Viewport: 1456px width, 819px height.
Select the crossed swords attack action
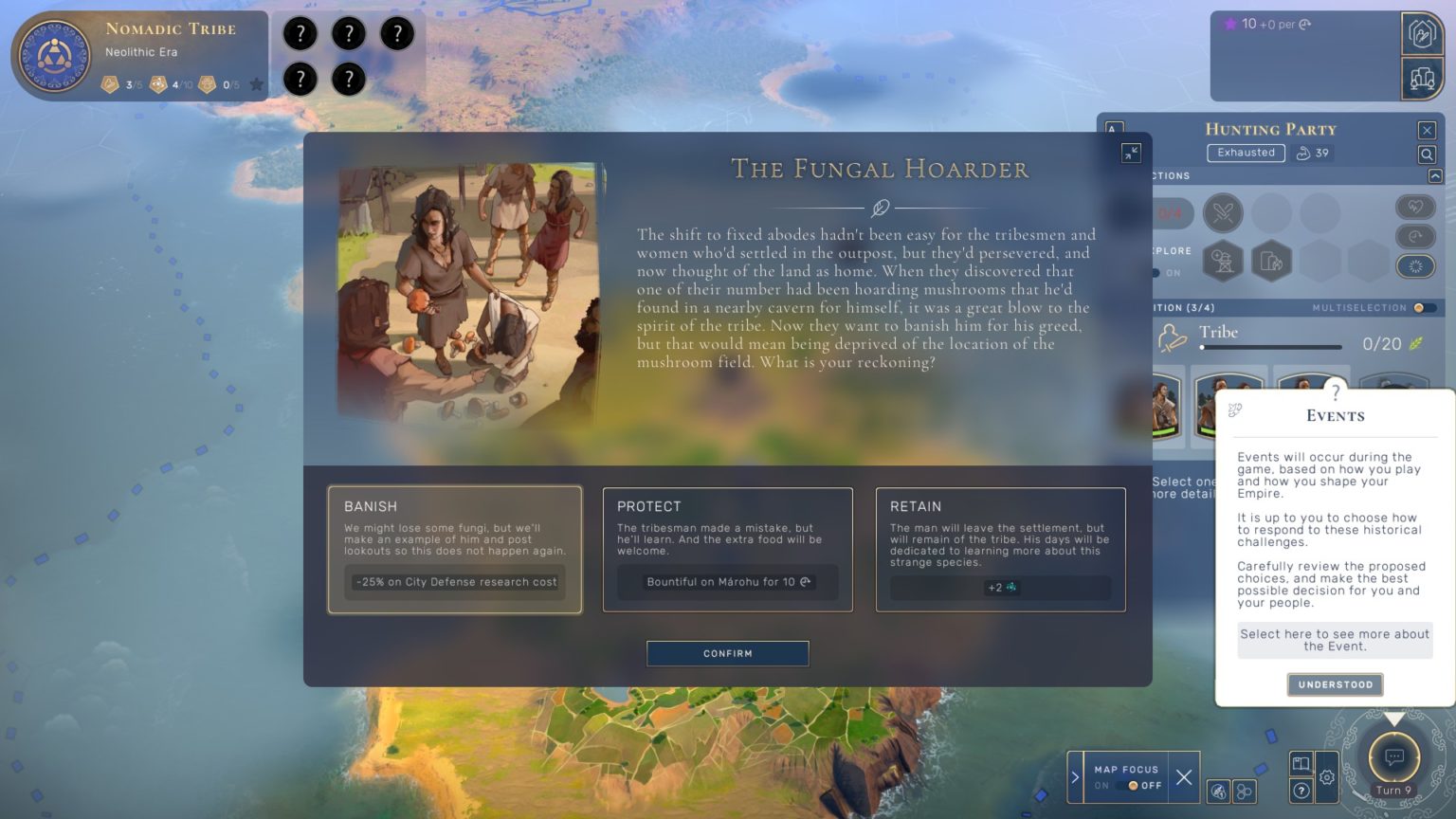pos(1223,212)
